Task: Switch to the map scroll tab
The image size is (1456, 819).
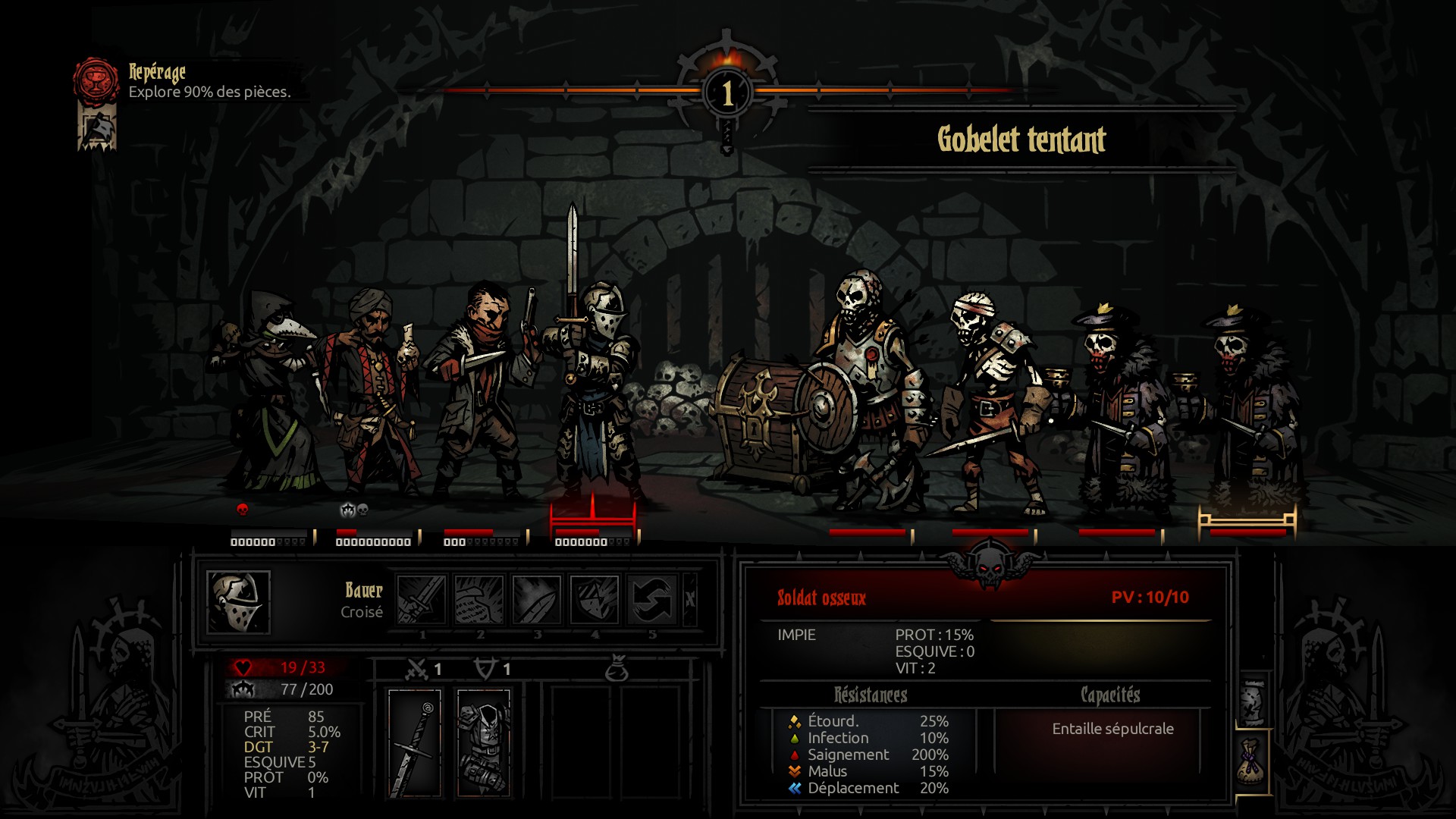Action: [x=1252, y=701]
